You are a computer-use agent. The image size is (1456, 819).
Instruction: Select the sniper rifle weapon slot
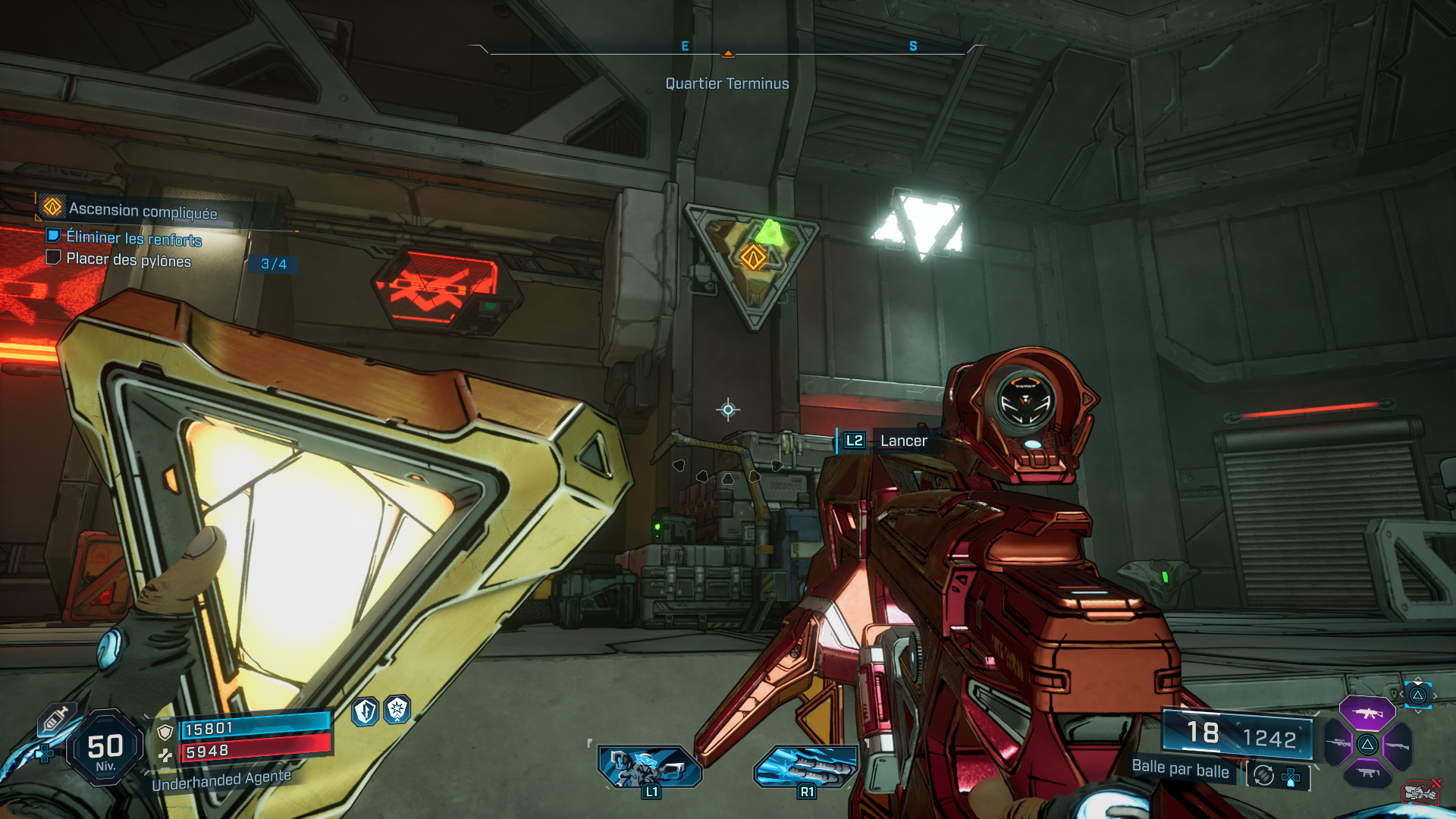click(x=1338, y=745)
